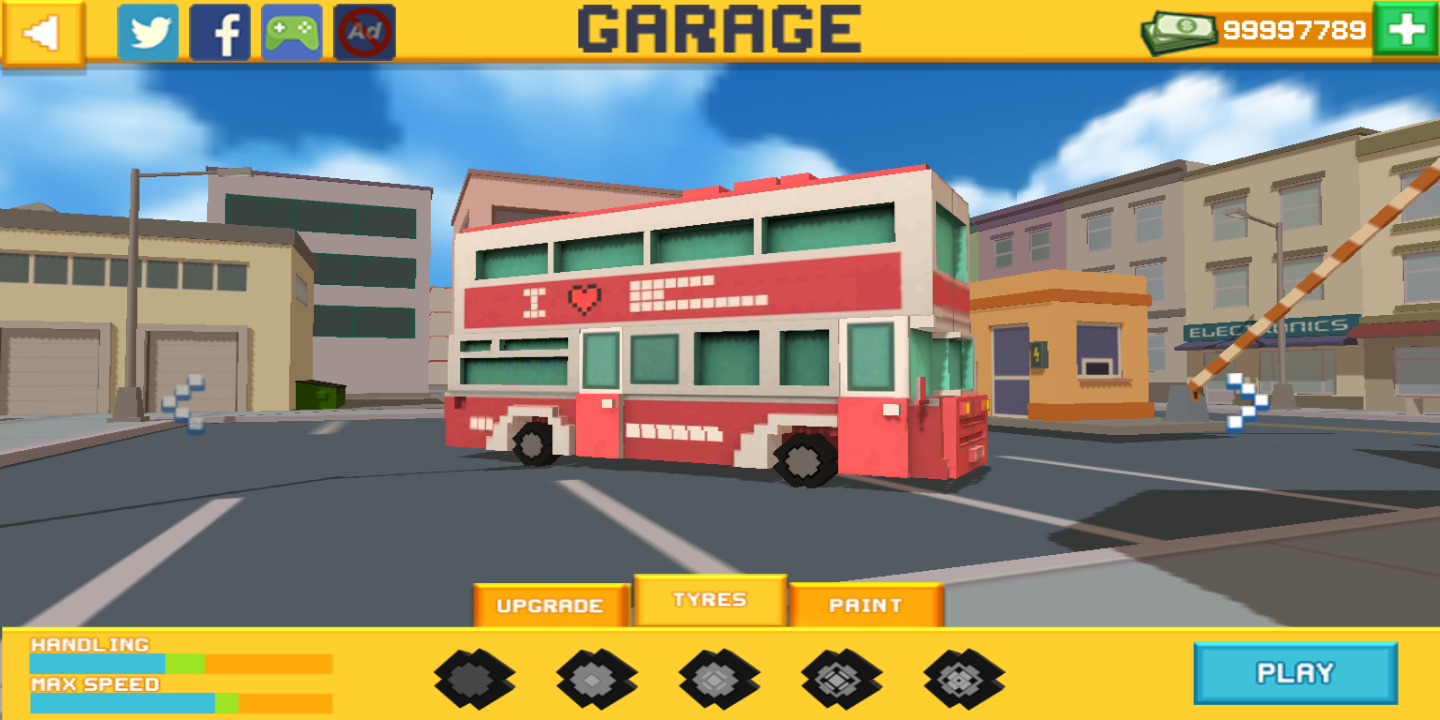Select the remove-ads icon

tap(364, 33)
